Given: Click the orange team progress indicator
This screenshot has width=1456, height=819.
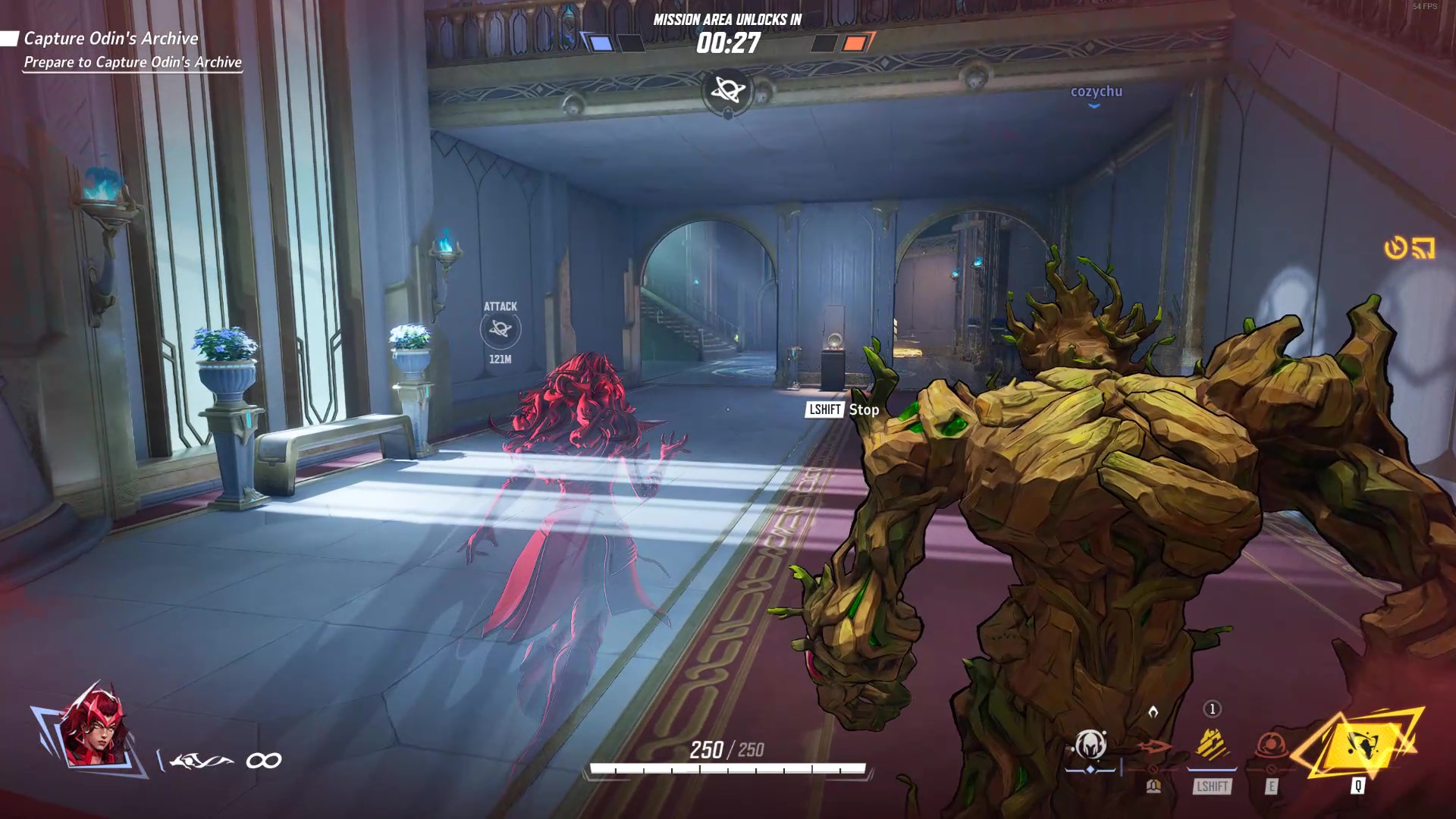Looking at the screenshot, I should pos(855,43).
